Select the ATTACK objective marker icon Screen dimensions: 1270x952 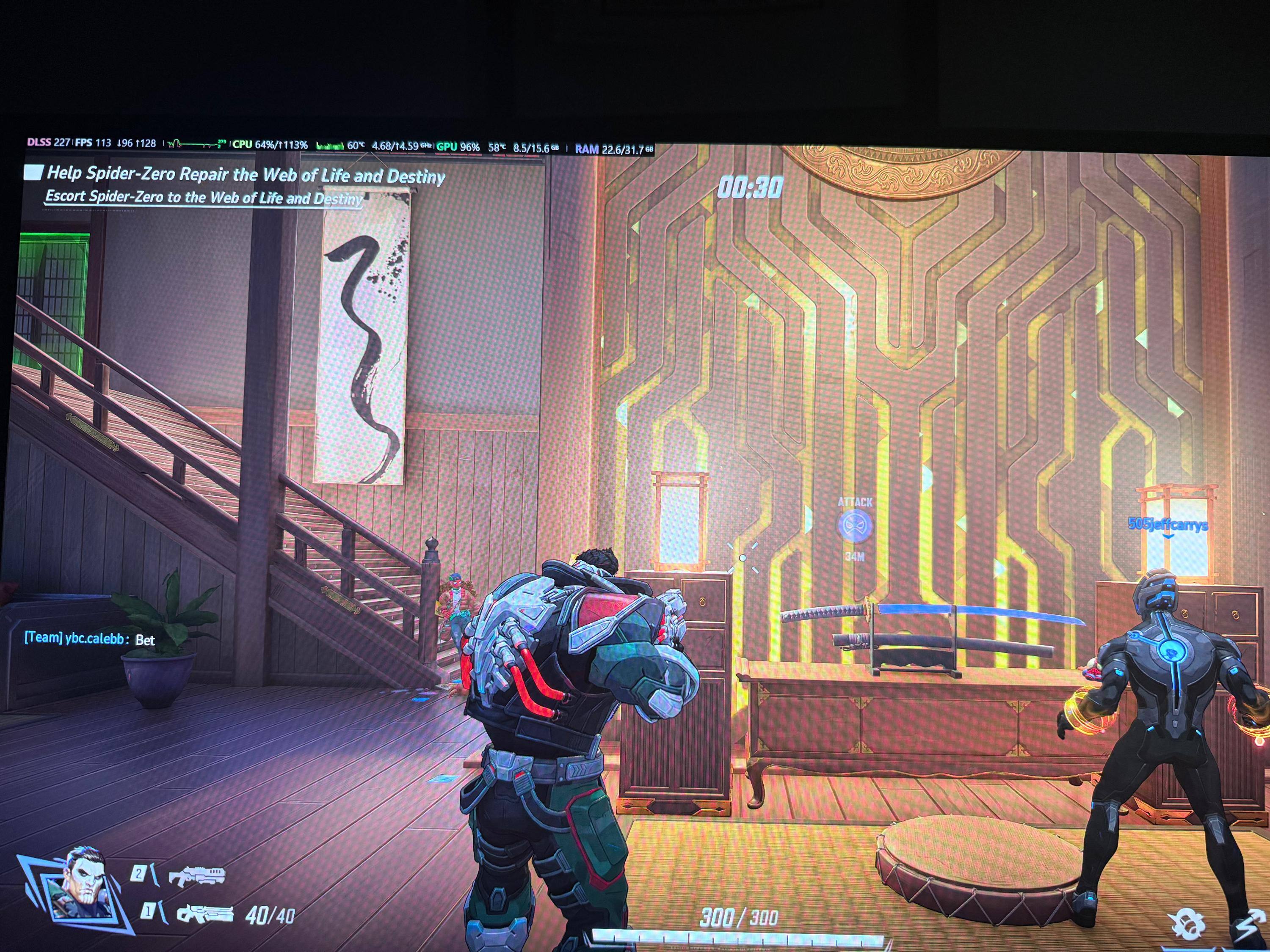click(855, 526)
